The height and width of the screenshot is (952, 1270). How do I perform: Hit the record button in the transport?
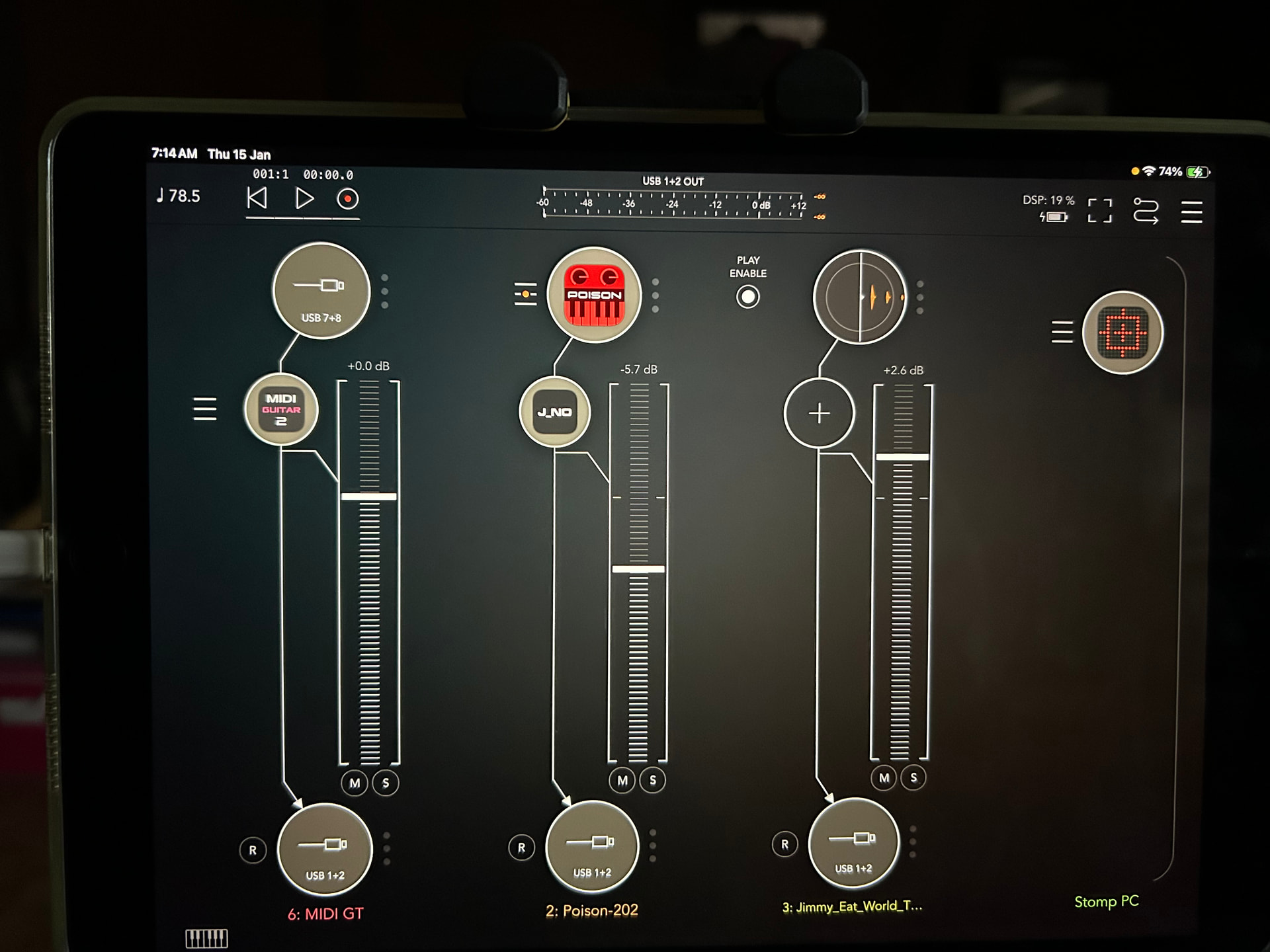point(347,199)
